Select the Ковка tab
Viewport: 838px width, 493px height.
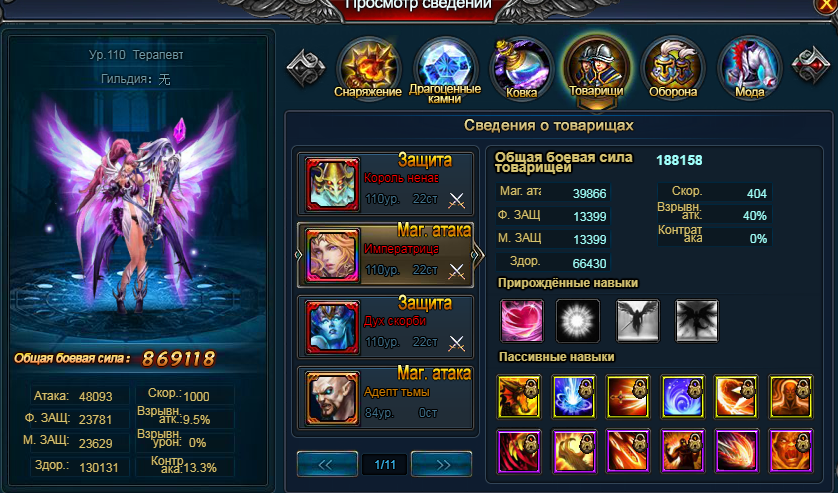pyautogui.click(x=521, y=66)
